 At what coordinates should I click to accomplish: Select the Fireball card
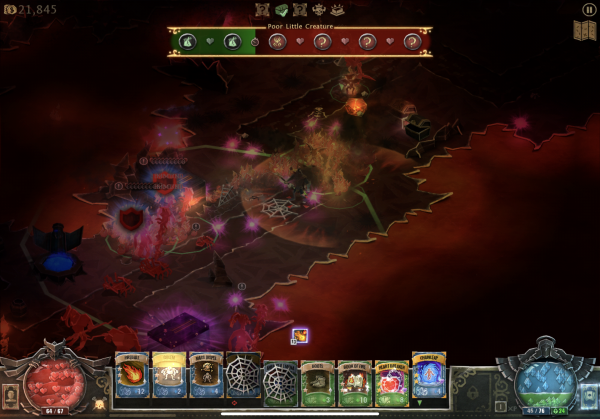[132, 377]
